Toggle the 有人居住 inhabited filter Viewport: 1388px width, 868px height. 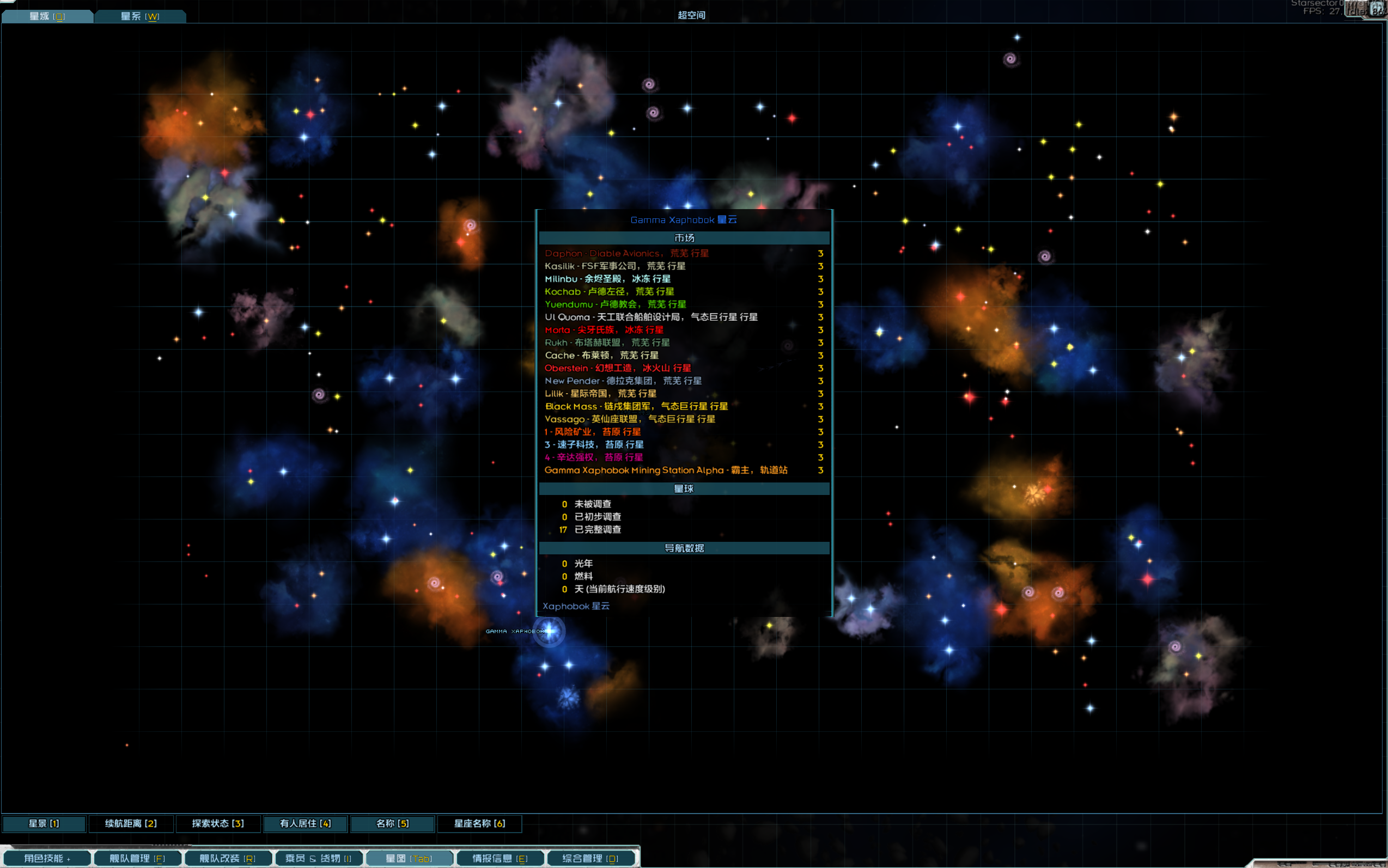(305, 823)
